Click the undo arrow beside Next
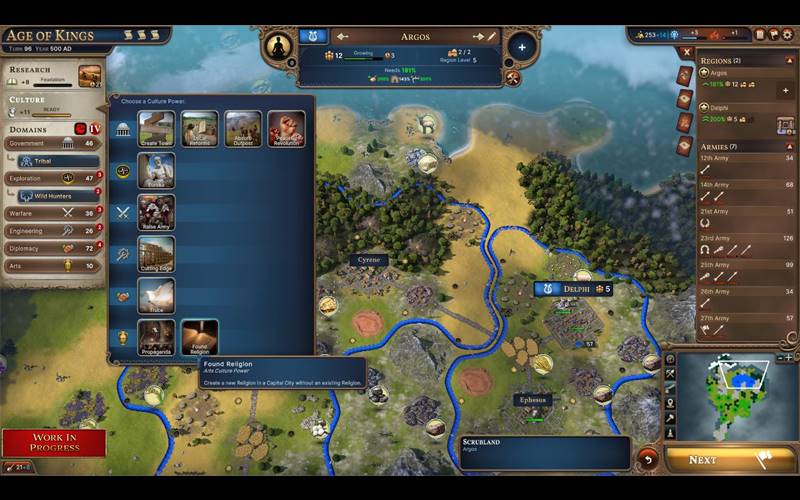This screenshot has height=500, width=800. (648, 459)
